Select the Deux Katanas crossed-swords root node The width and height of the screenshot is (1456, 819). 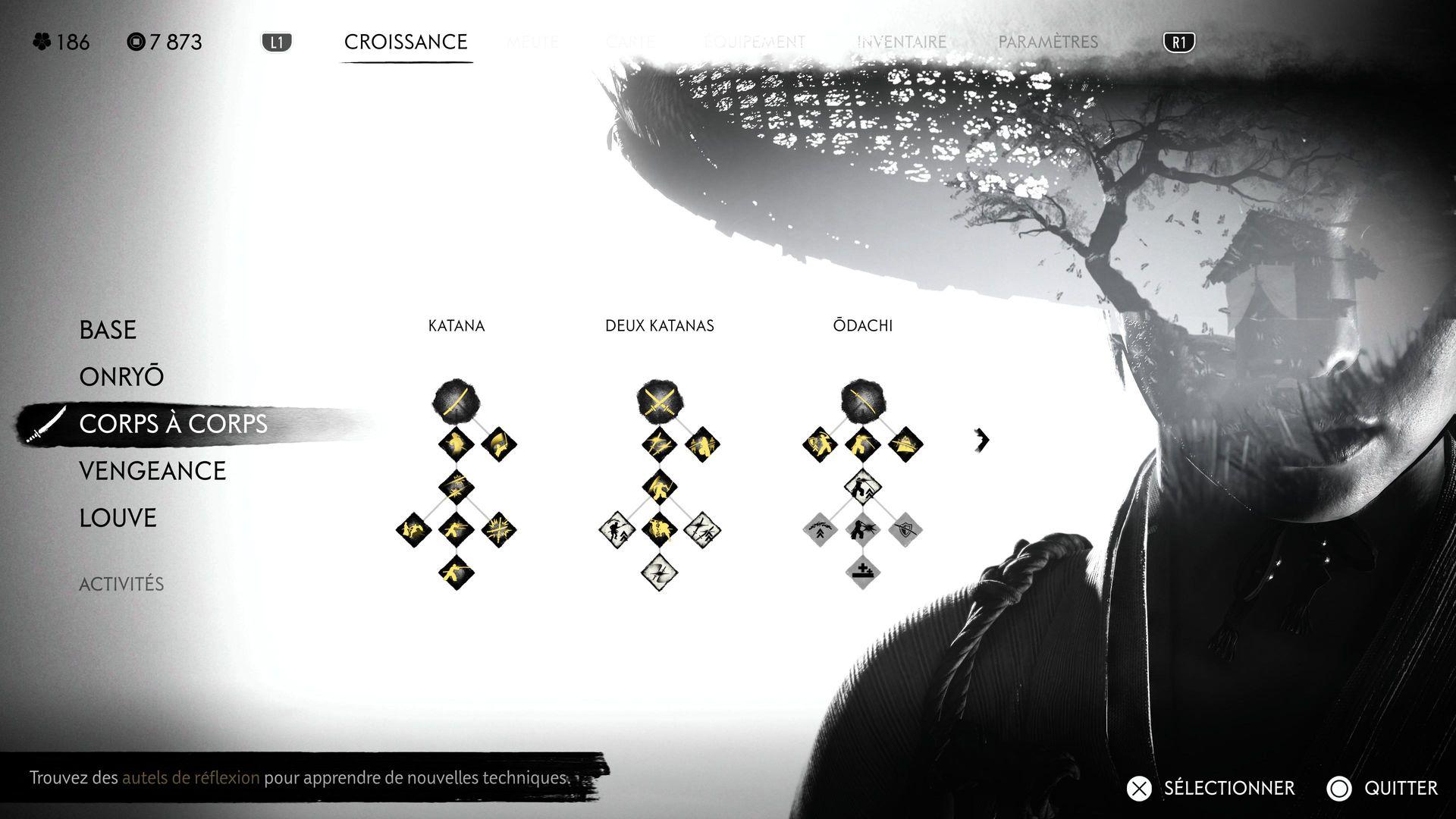659,400
